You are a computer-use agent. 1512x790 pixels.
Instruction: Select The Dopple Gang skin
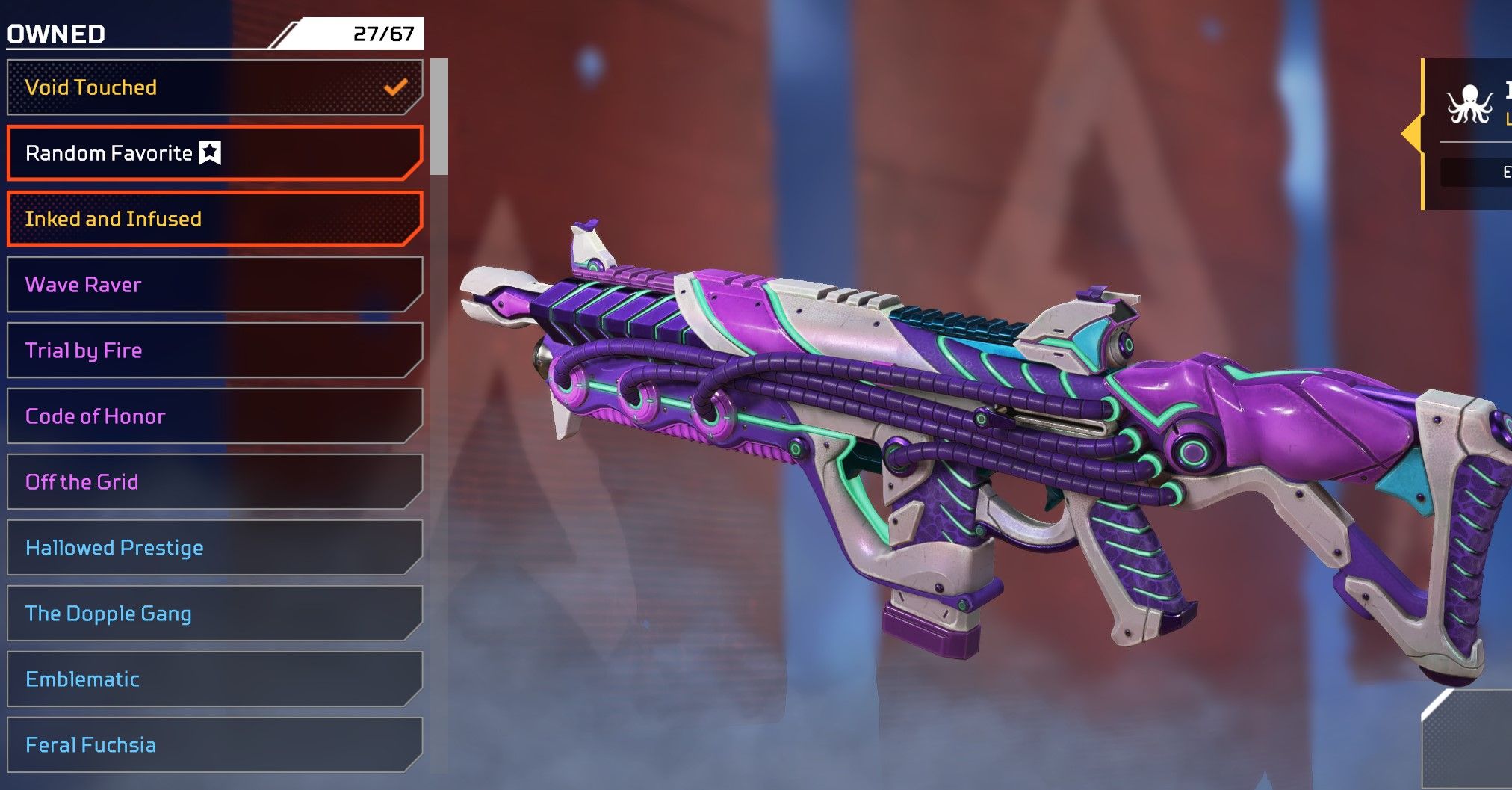[214, 614]
